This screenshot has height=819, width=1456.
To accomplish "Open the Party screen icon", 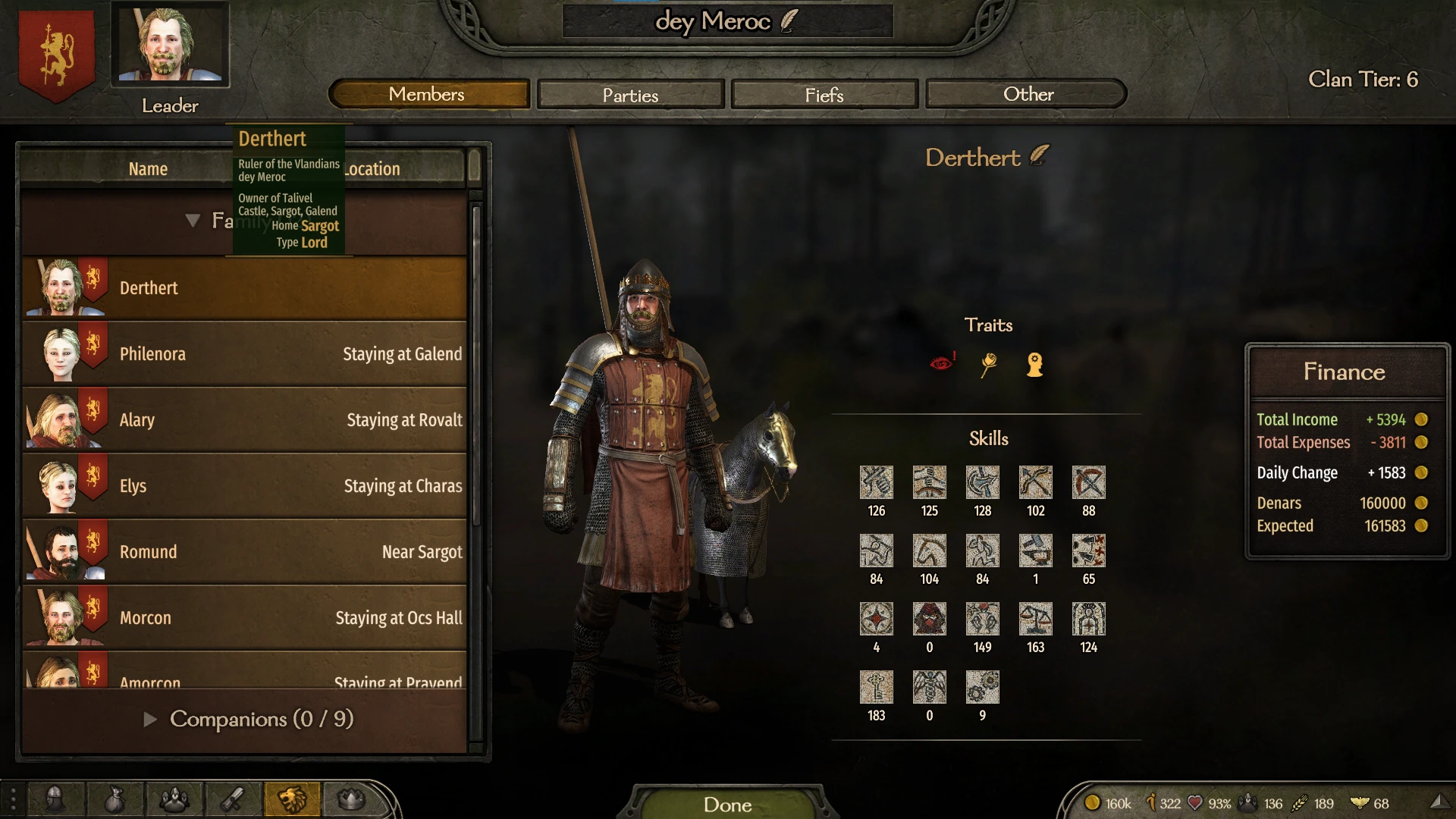I will point(175,799).
